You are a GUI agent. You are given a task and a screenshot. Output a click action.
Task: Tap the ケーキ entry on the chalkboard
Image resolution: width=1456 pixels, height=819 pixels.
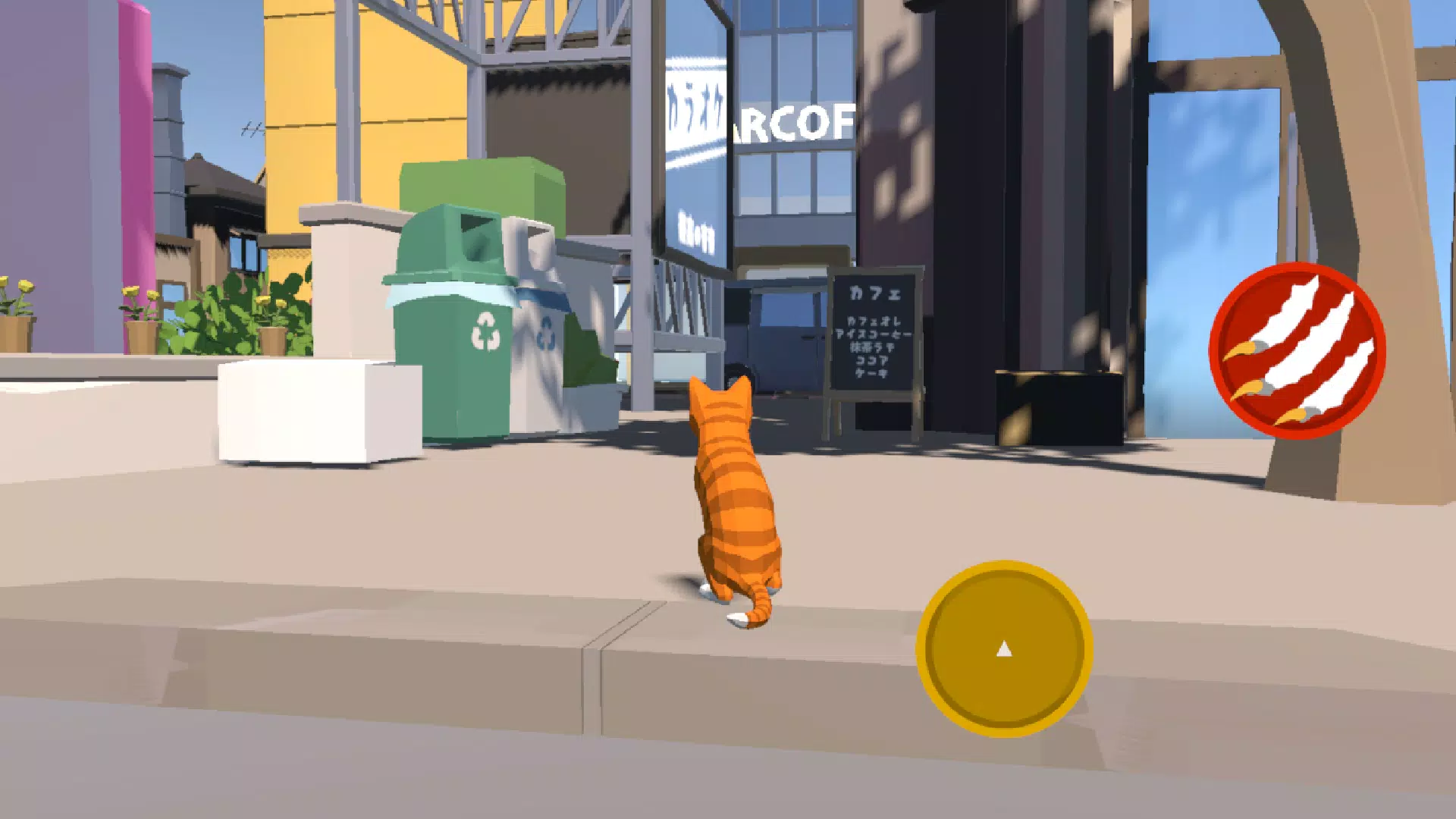coord(872,373)
